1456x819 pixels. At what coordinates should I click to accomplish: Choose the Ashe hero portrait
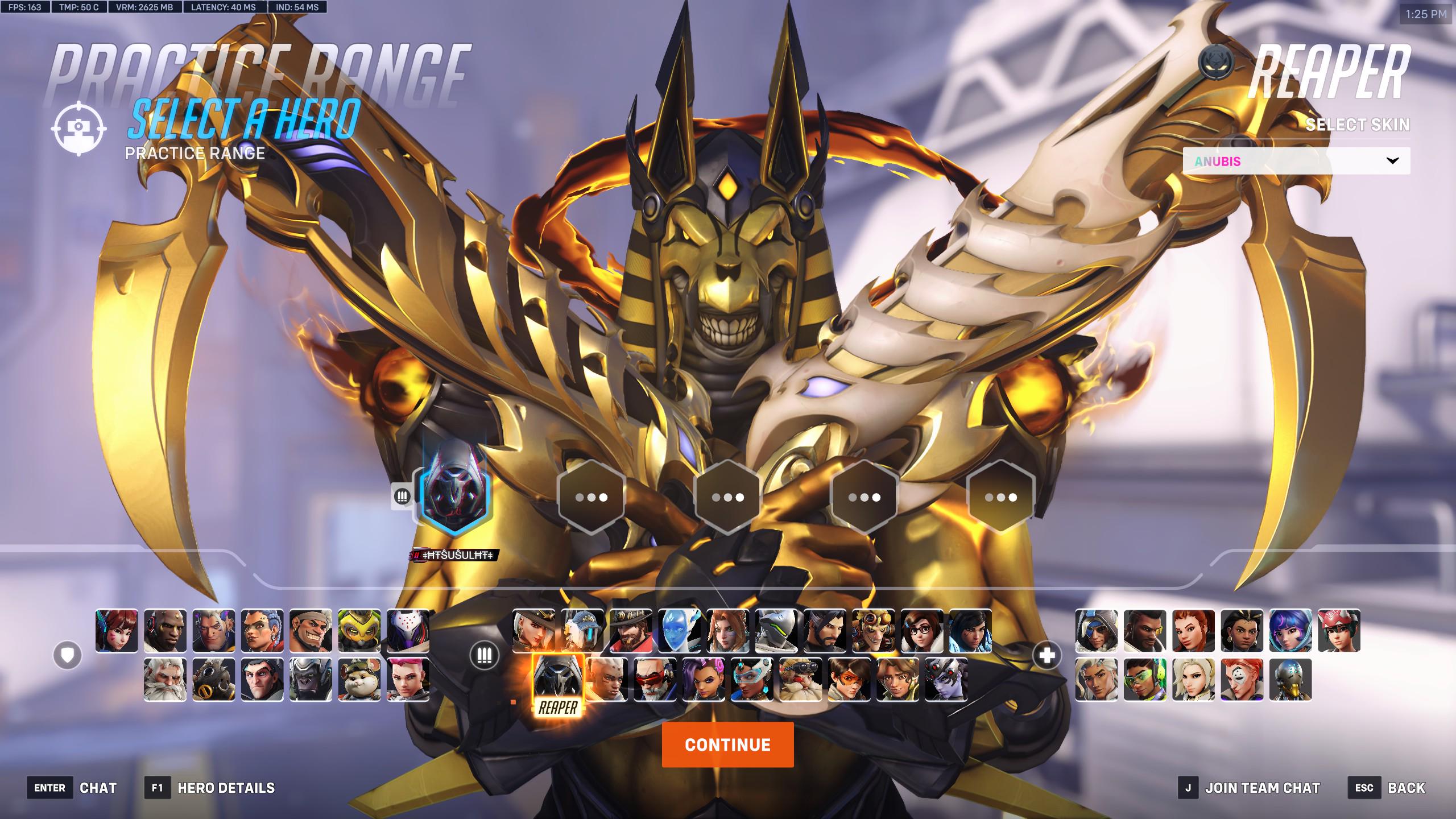pos(533,630)
